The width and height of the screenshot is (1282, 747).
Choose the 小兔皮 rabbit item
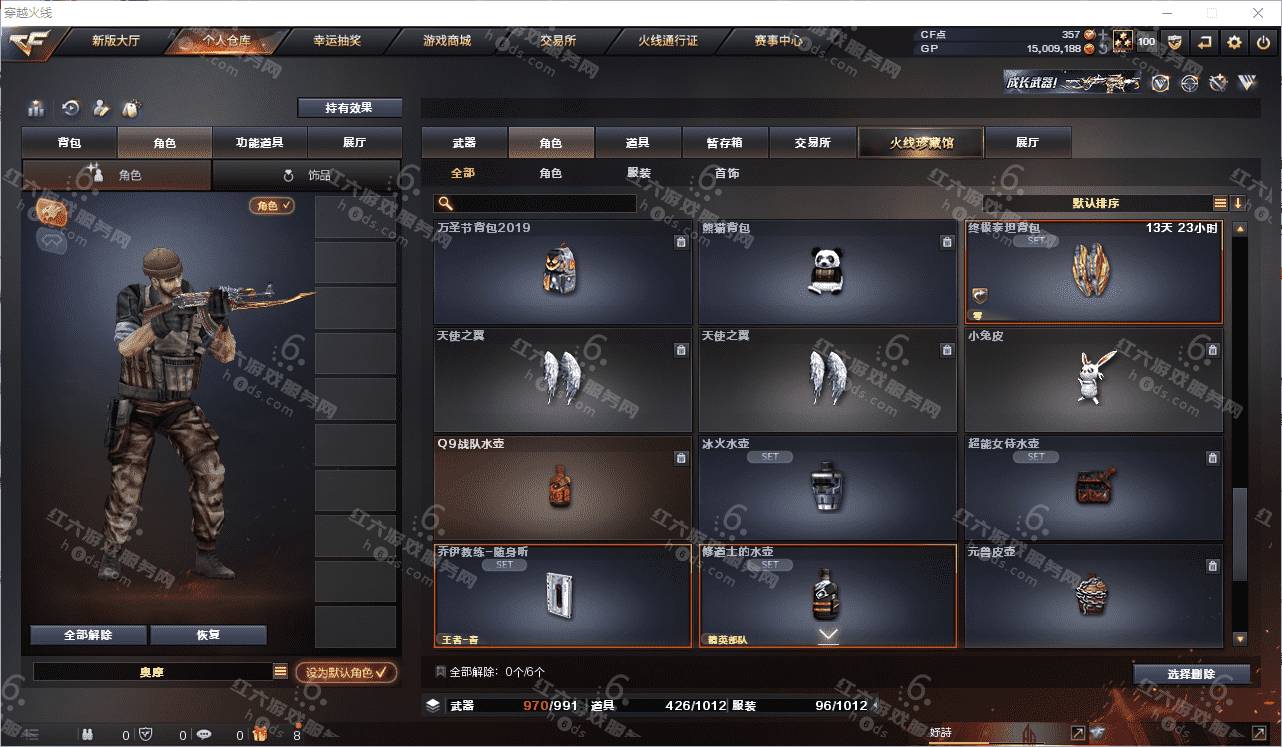[x=1093, y=380]
